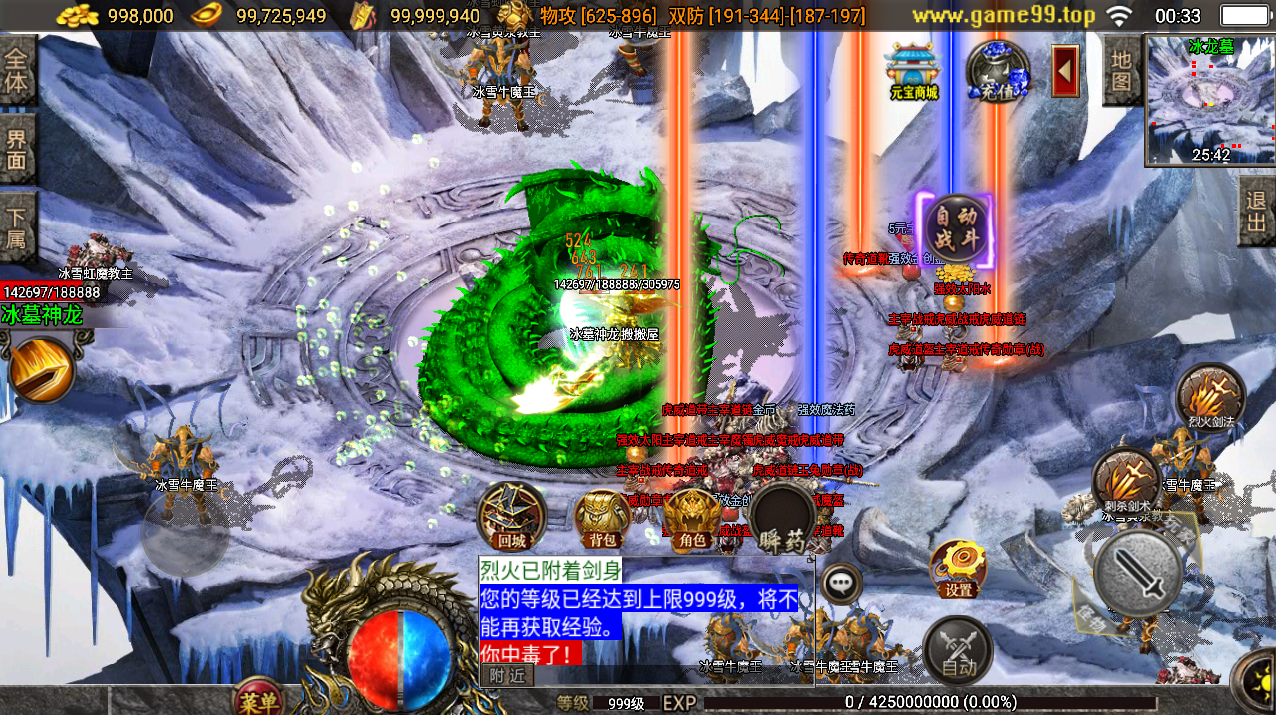Toggle 自动战斗 auto battle

[956, 230]
